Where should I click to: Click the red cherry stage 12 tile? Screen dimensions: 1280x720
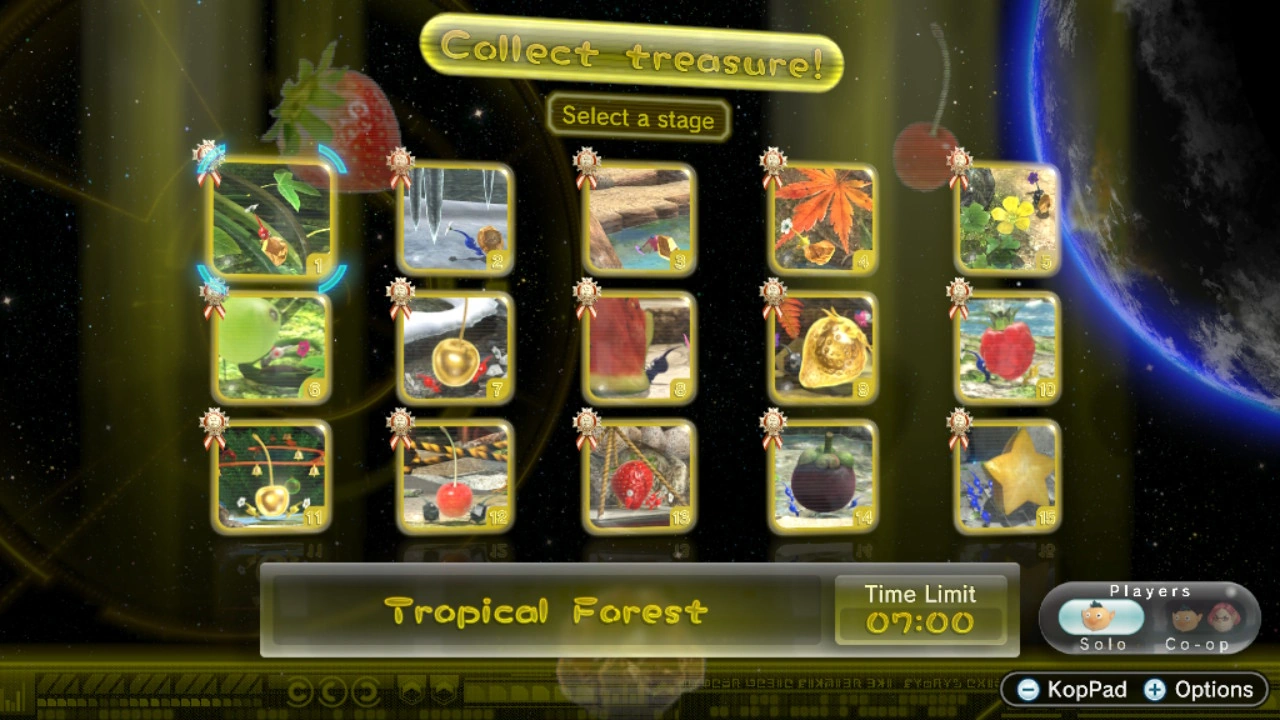point(456,478)
